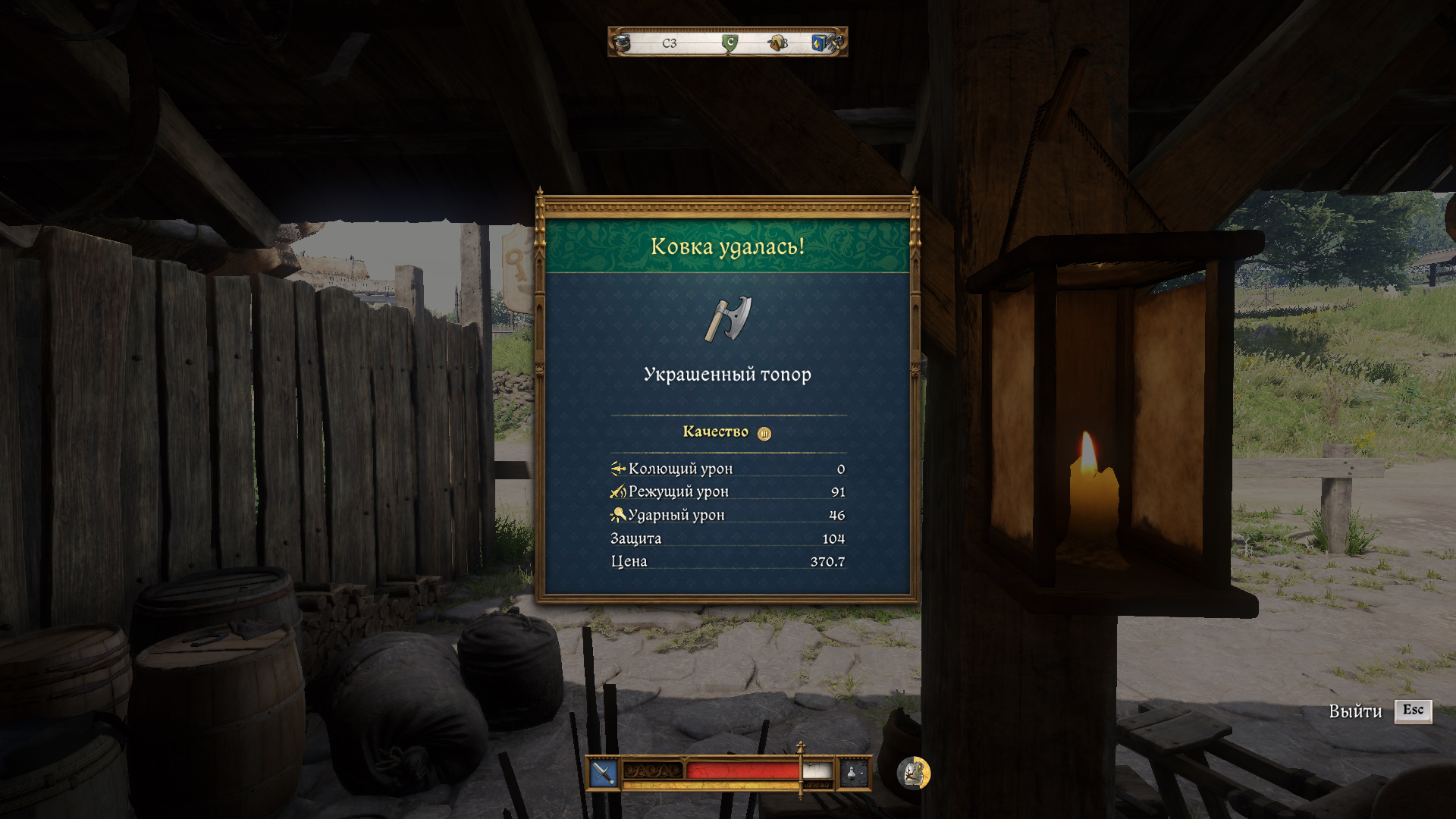Click the potion flask icon beside the health bar
This screenshot has height=819, width=1456.
pos(852,773)
